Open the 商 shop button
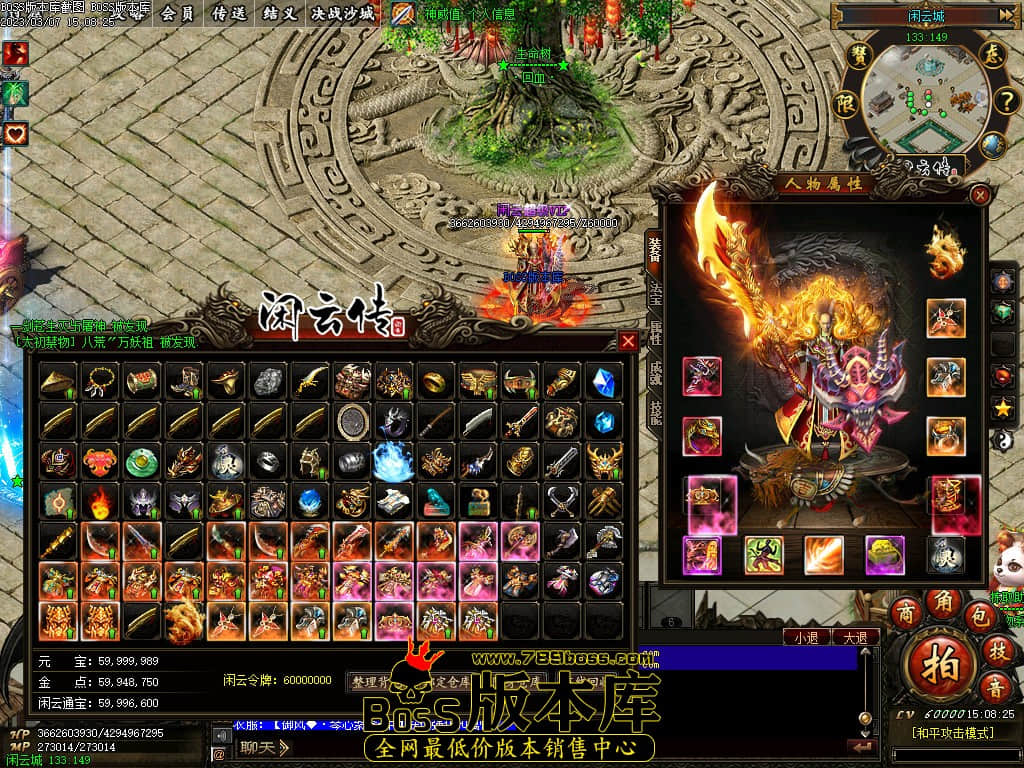Screen dimensions: 1024x768 (906, 612)
